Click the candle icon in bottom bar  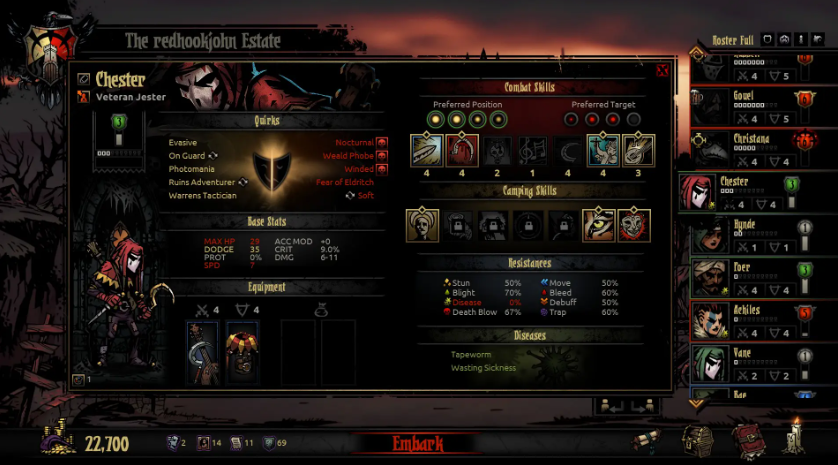pyautogui.click(x=796, y=436)
